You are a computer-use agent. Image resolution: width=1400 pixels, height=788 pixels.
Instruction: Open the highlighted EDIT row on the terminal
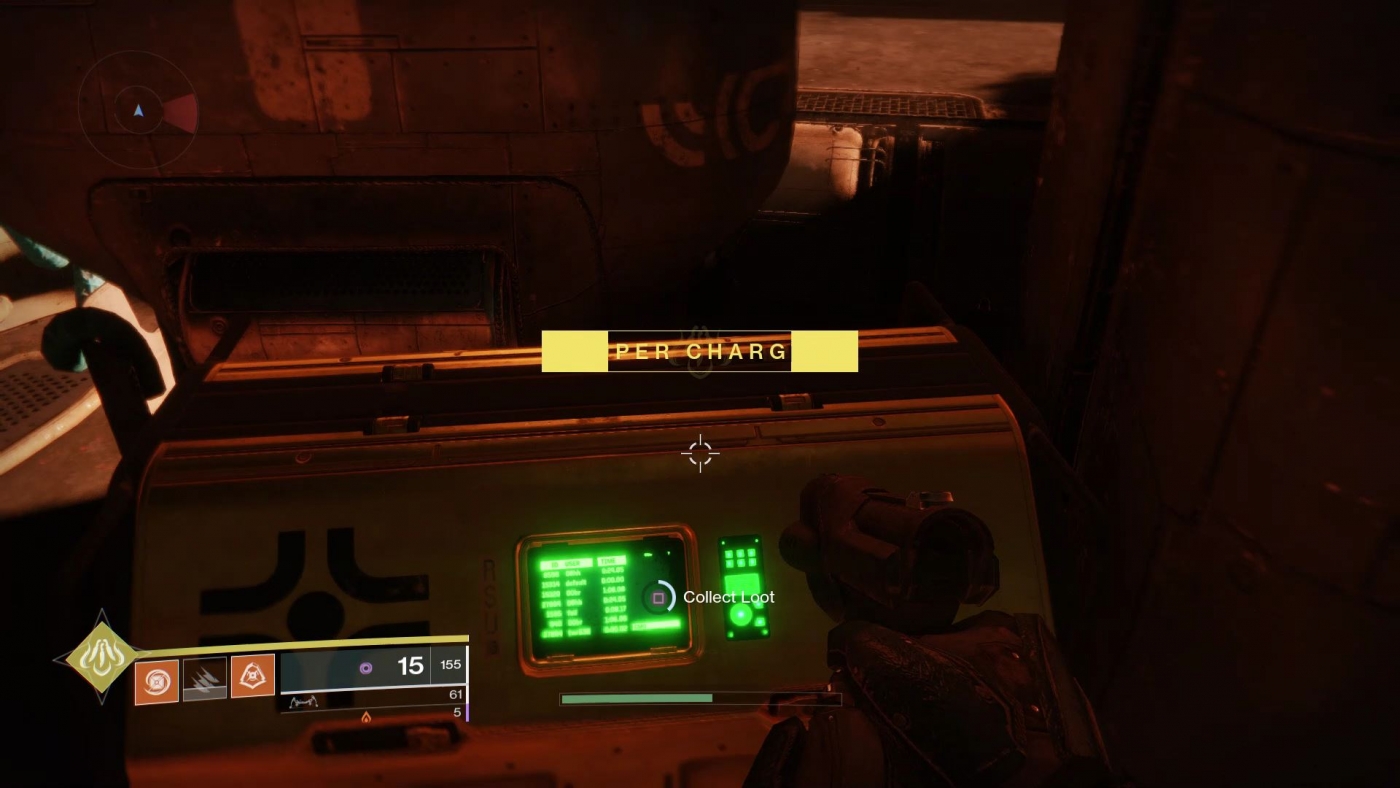coord(658,623)
